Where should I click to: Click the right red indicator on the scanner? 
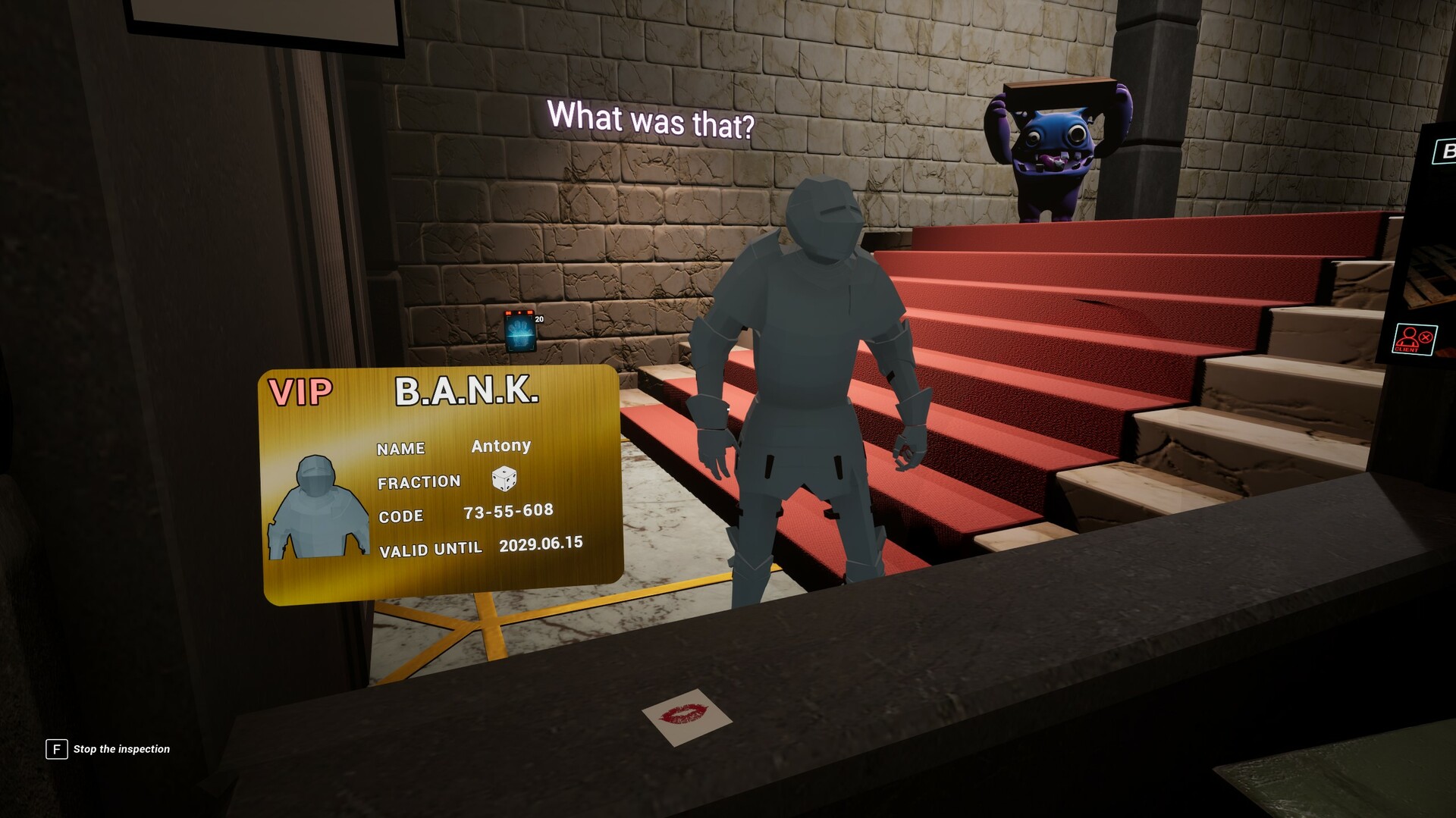tap(530, 312)
